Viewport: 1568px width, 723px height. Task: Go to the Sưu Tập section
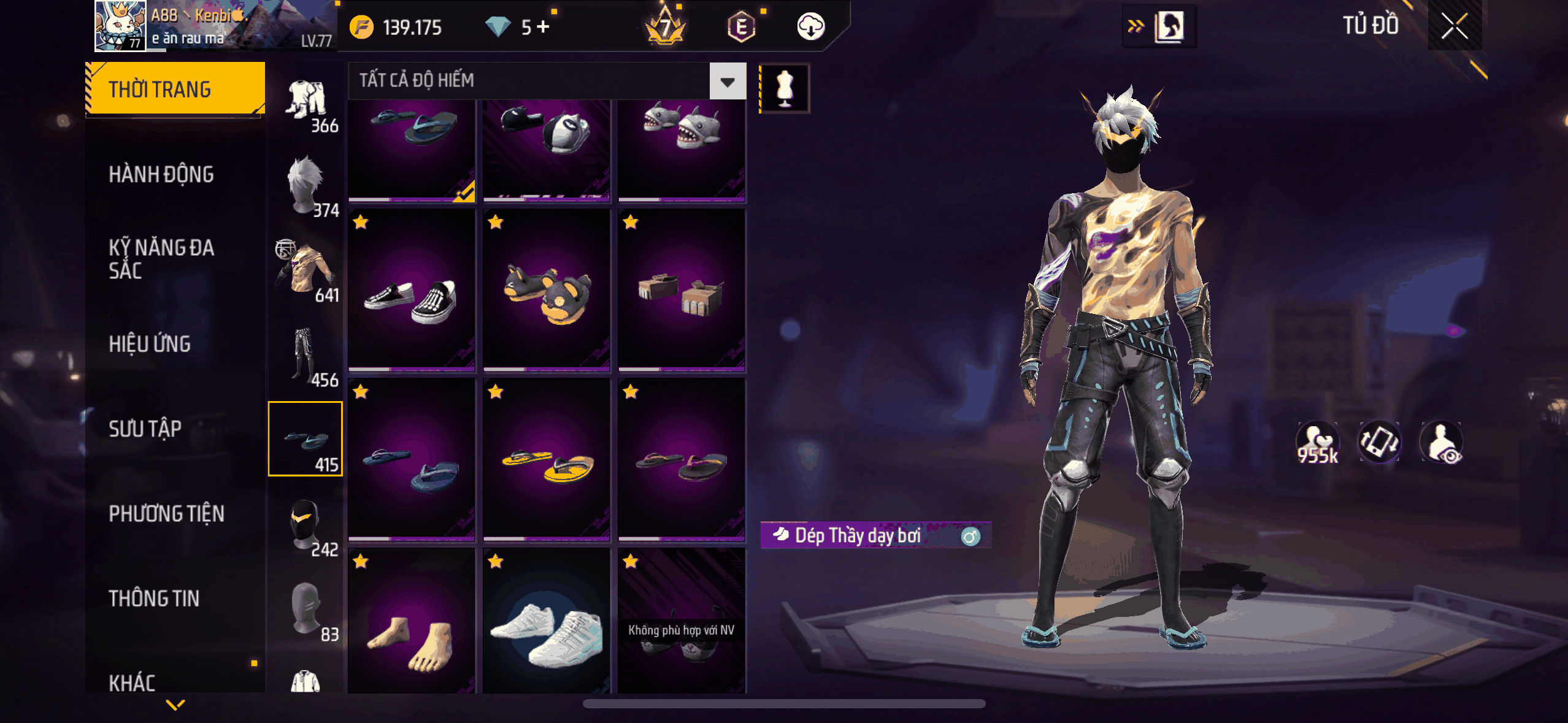click(145, 429)
